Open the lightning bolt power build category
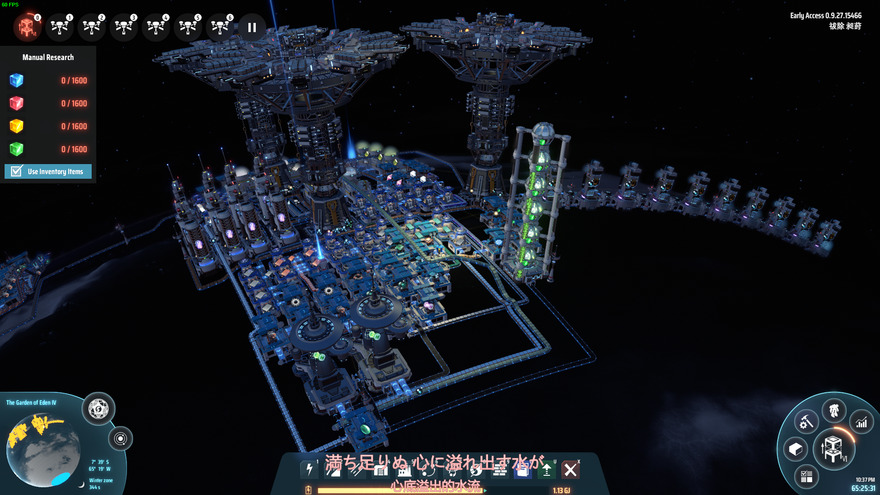 tap(309, 468)
